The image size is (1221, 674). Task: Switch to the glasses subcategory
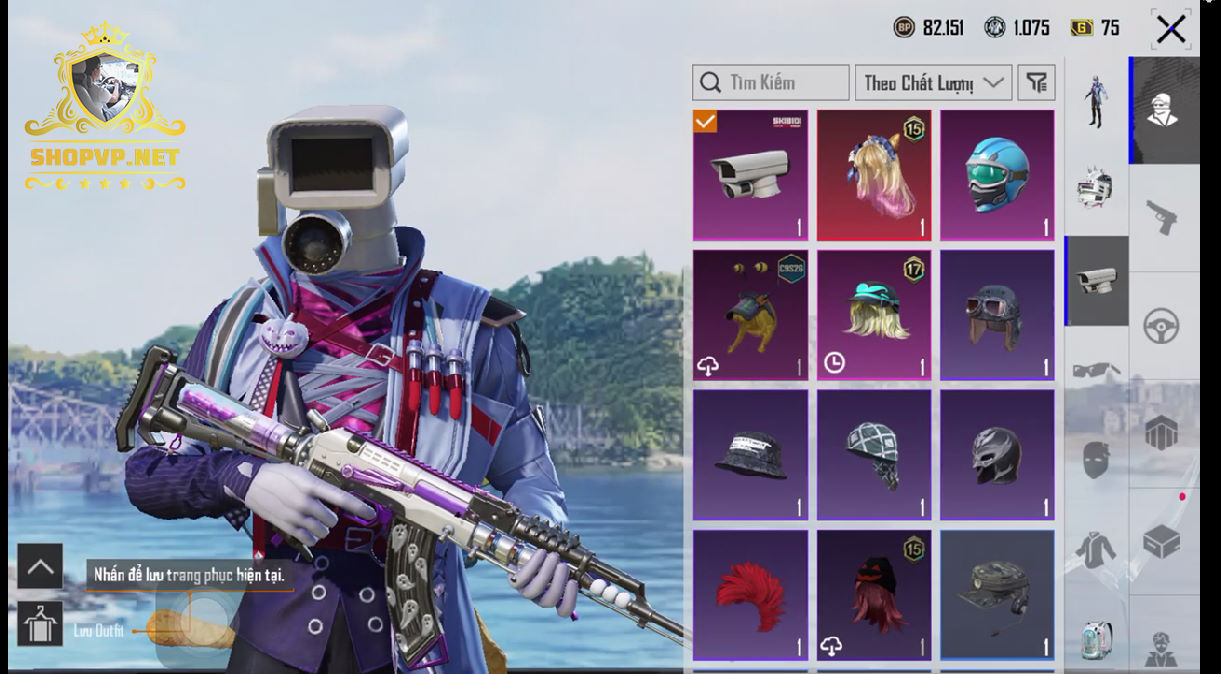(x=1096, y=370)
